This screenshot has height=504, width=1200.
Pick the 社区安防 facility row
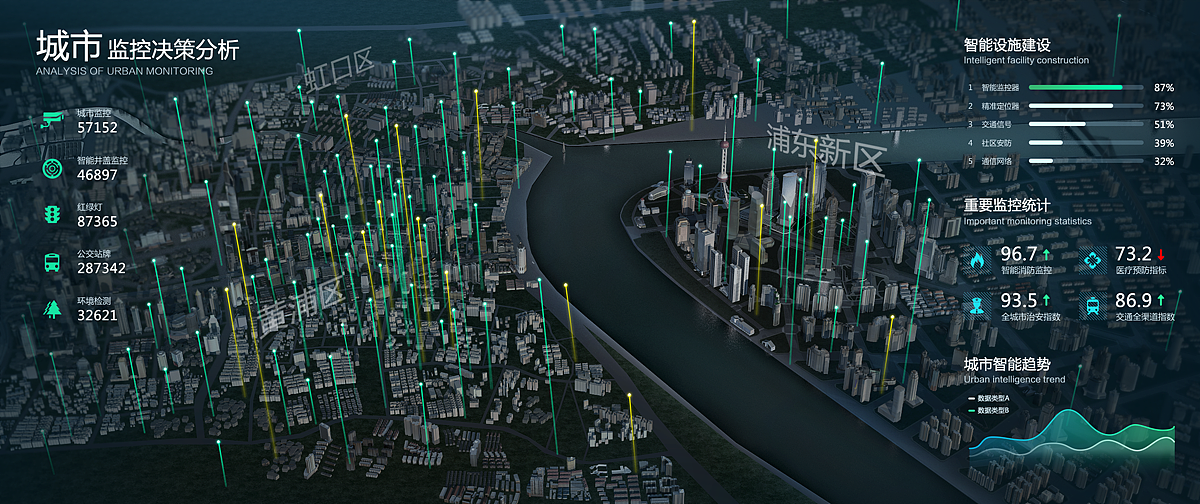click(x=1068, y=143)
